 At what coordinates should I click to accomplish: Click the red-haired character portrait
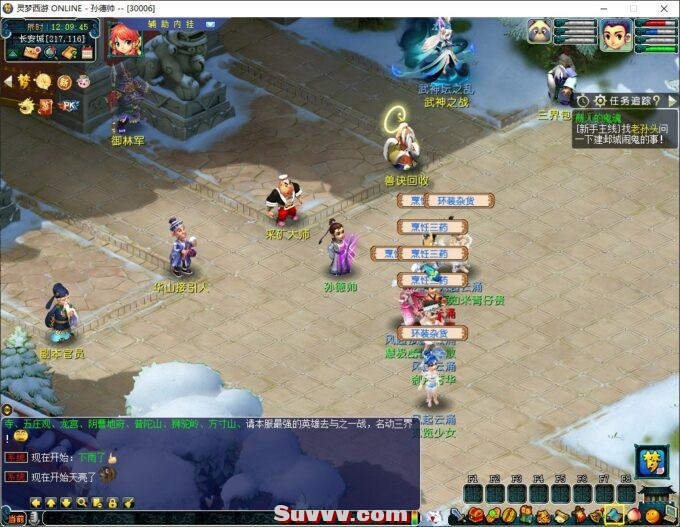coord(123,40)
